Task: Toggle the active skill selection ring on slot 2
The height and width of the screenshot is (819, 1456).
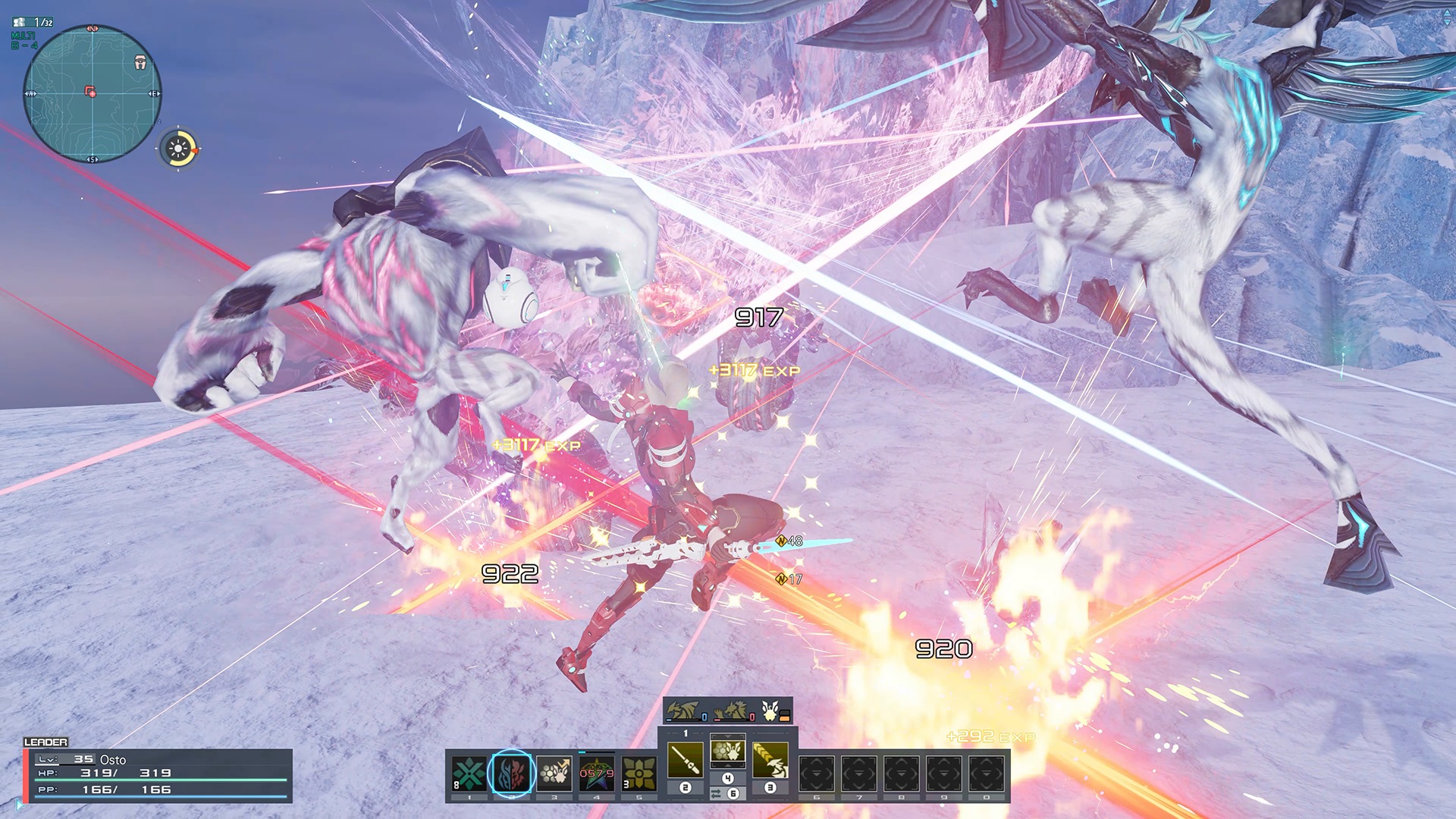Action: [513, 772]
